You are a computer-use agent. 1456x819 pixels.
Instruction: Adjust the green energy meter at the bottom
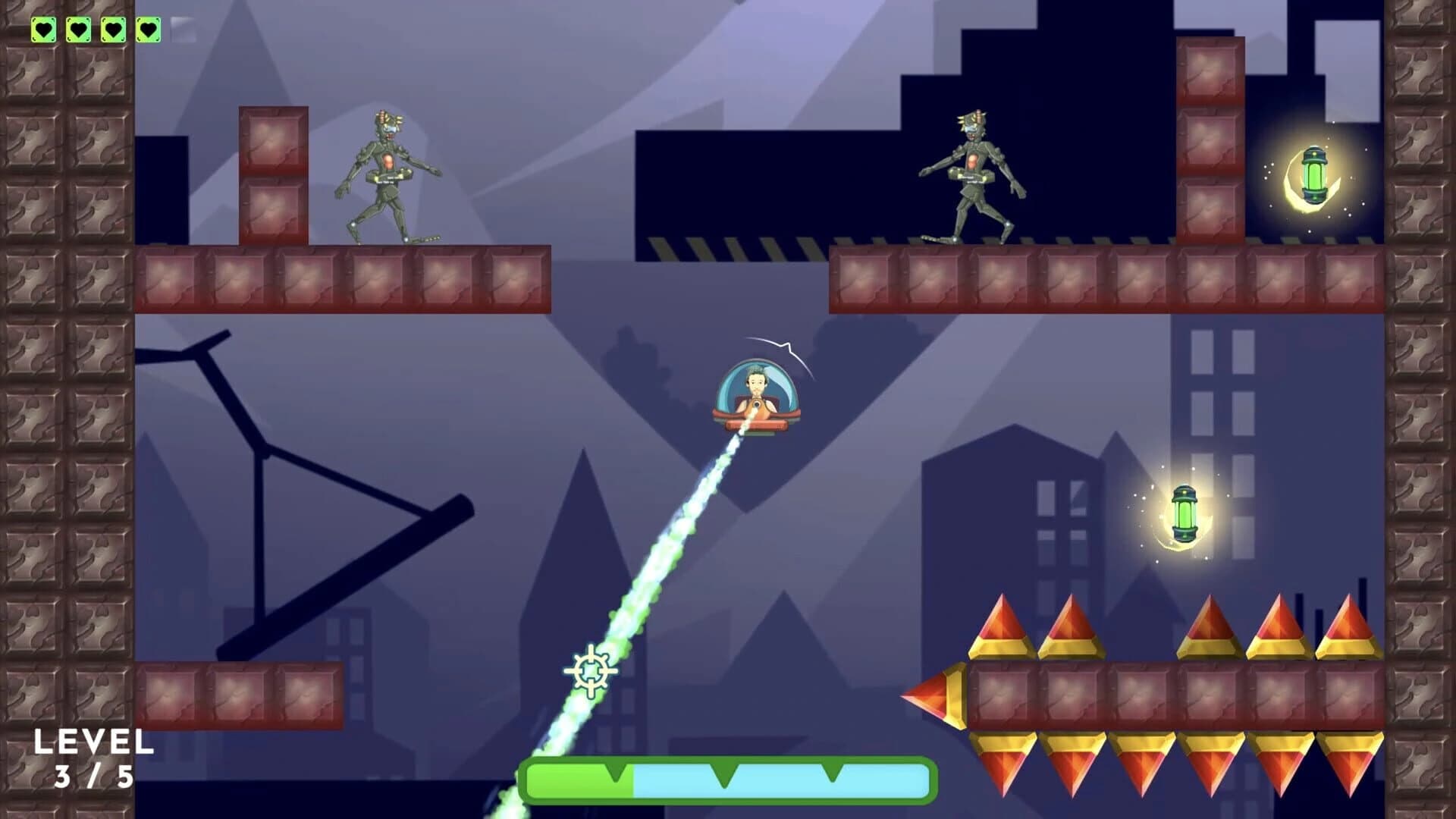[576, 780]
